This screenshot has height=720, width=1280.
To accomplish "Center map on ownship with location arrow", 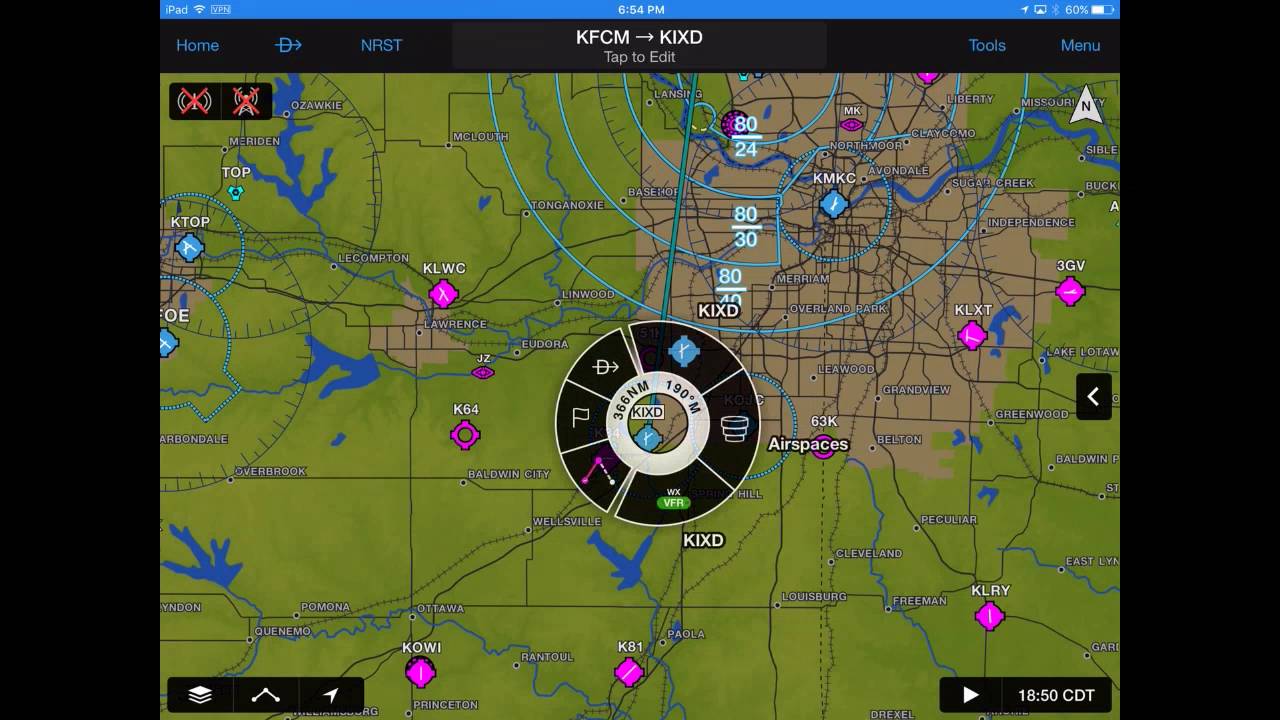I will 330,694.
